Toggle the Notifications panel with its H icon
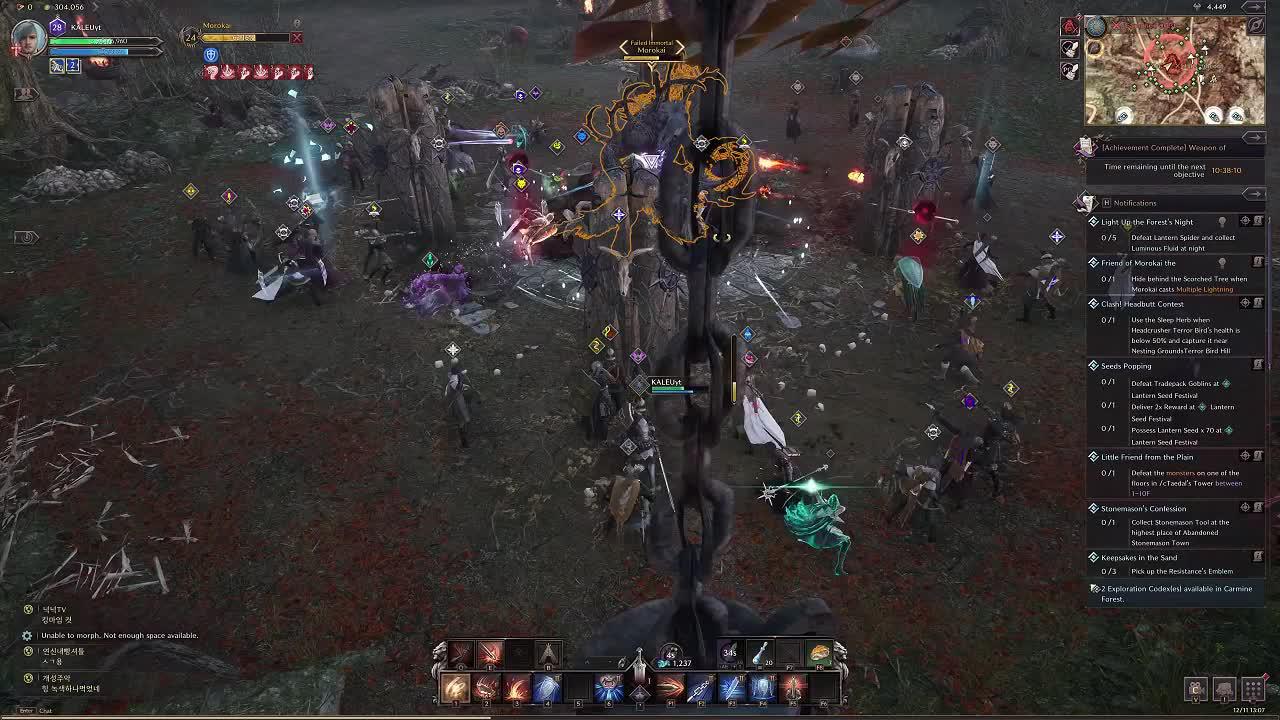Screen dimensions: 1280x720 (x=1107, y=202)
